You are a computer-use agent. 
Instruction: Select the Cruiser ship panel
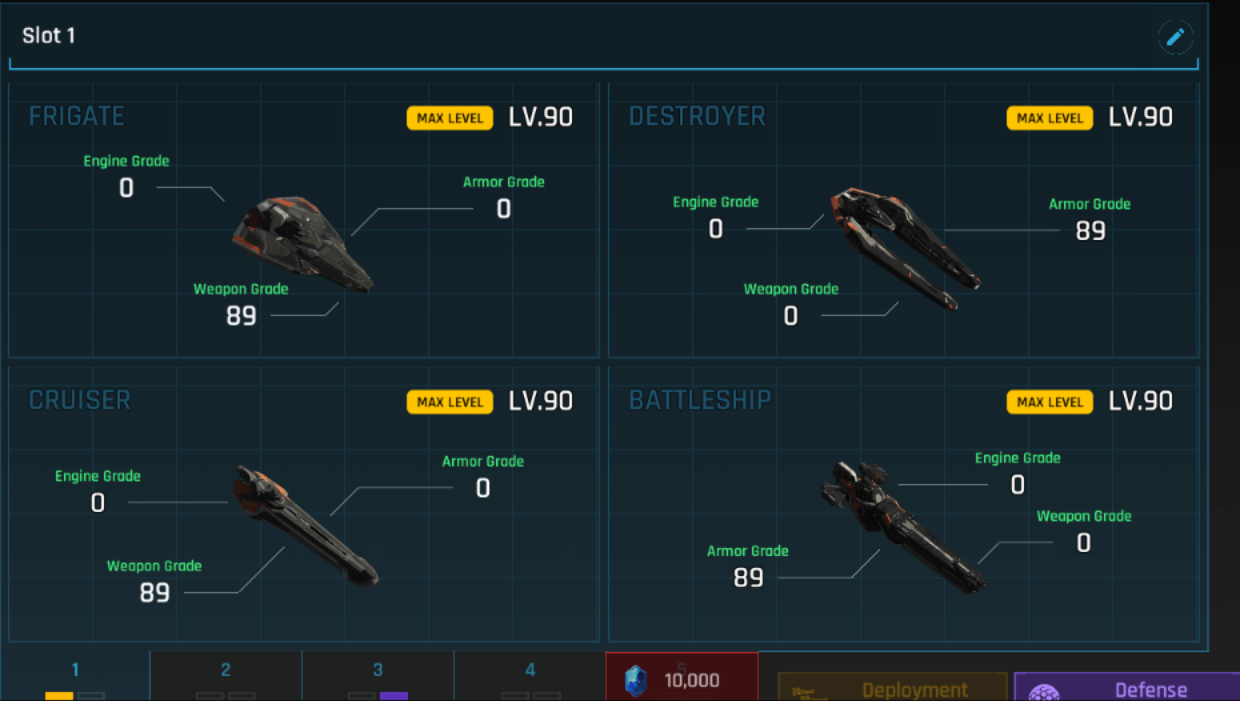[304, 504]
